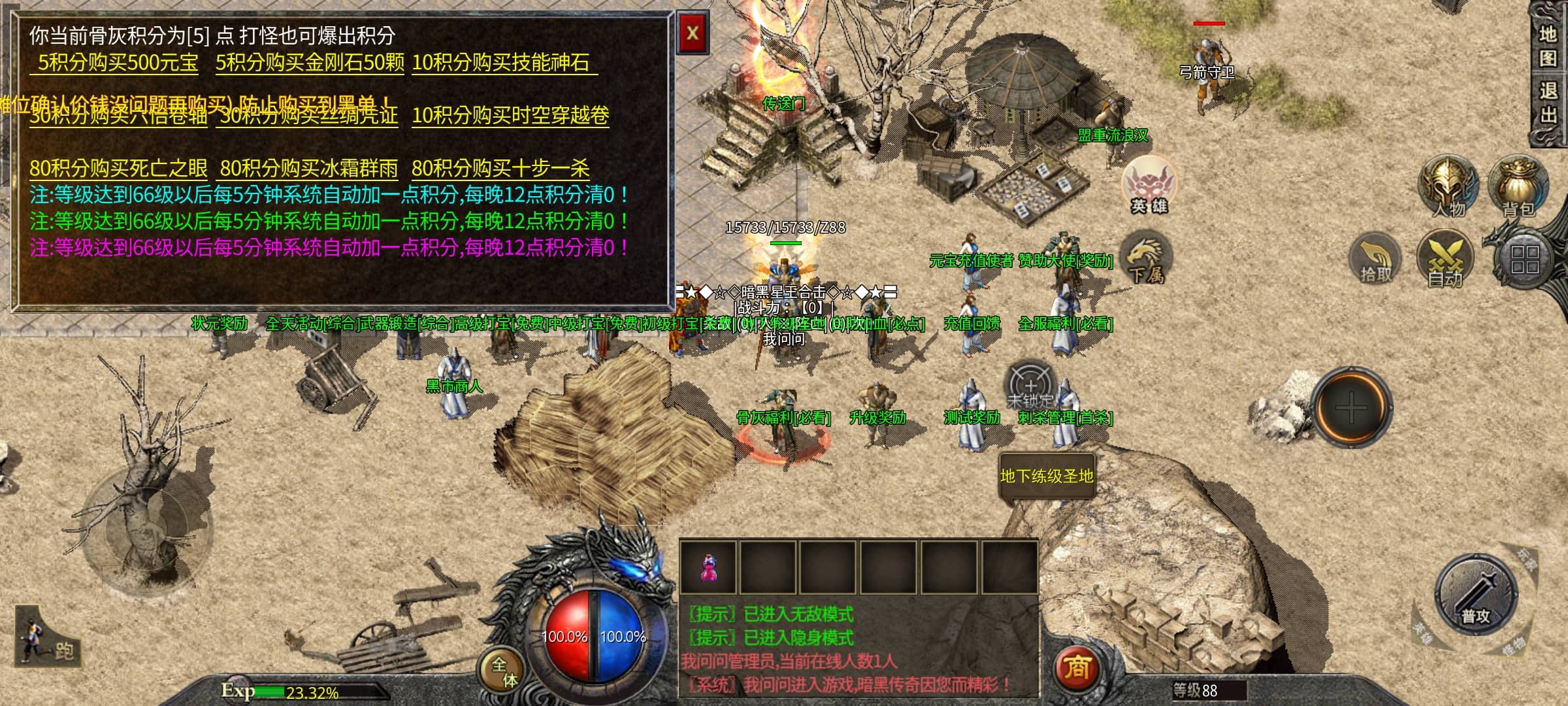The image size is (1568, 706).
Task: Open the 下属 subordinate dragon icon
Action: 1146,260
